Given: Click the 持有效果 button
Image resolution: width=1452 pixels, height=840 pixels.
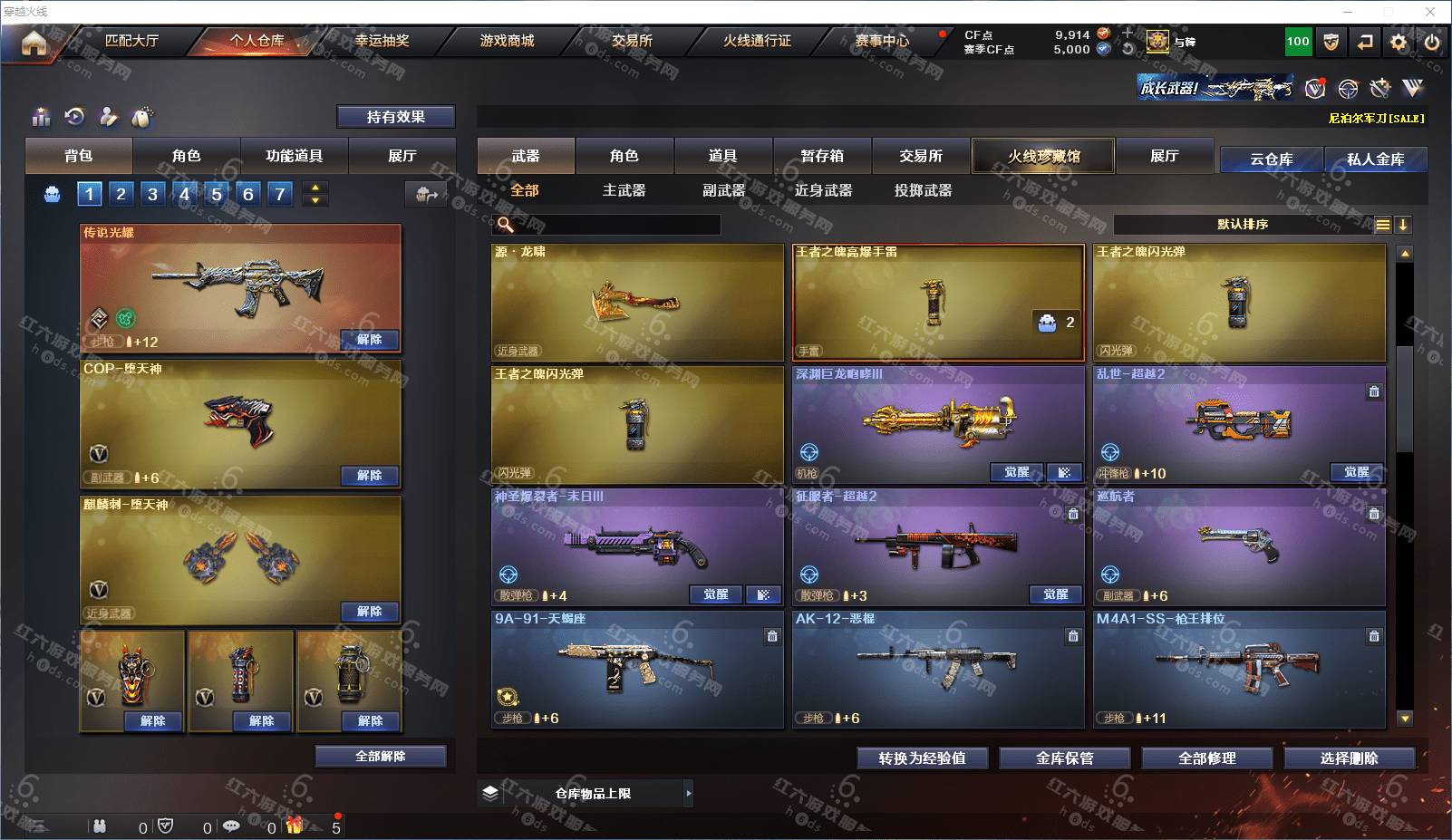Looking at the screenshot, I should point(396,117).
